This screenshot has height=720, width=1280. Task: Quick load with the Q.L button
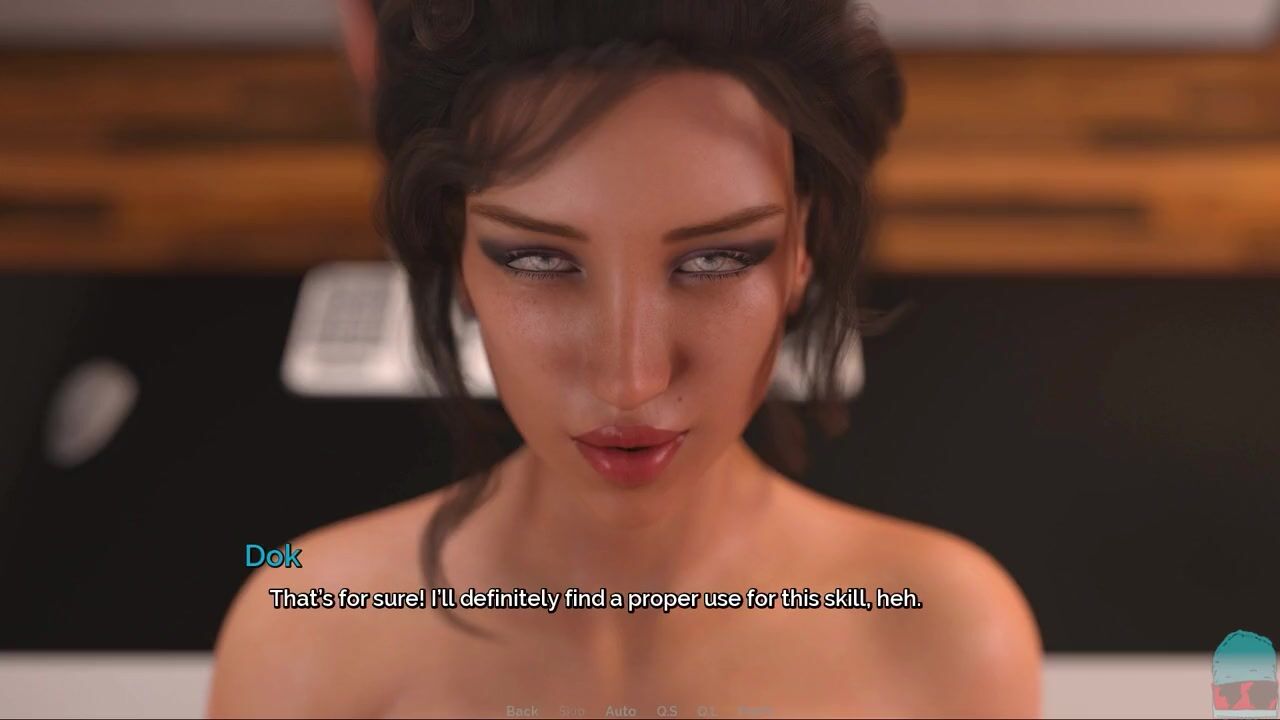click(706, 711)
